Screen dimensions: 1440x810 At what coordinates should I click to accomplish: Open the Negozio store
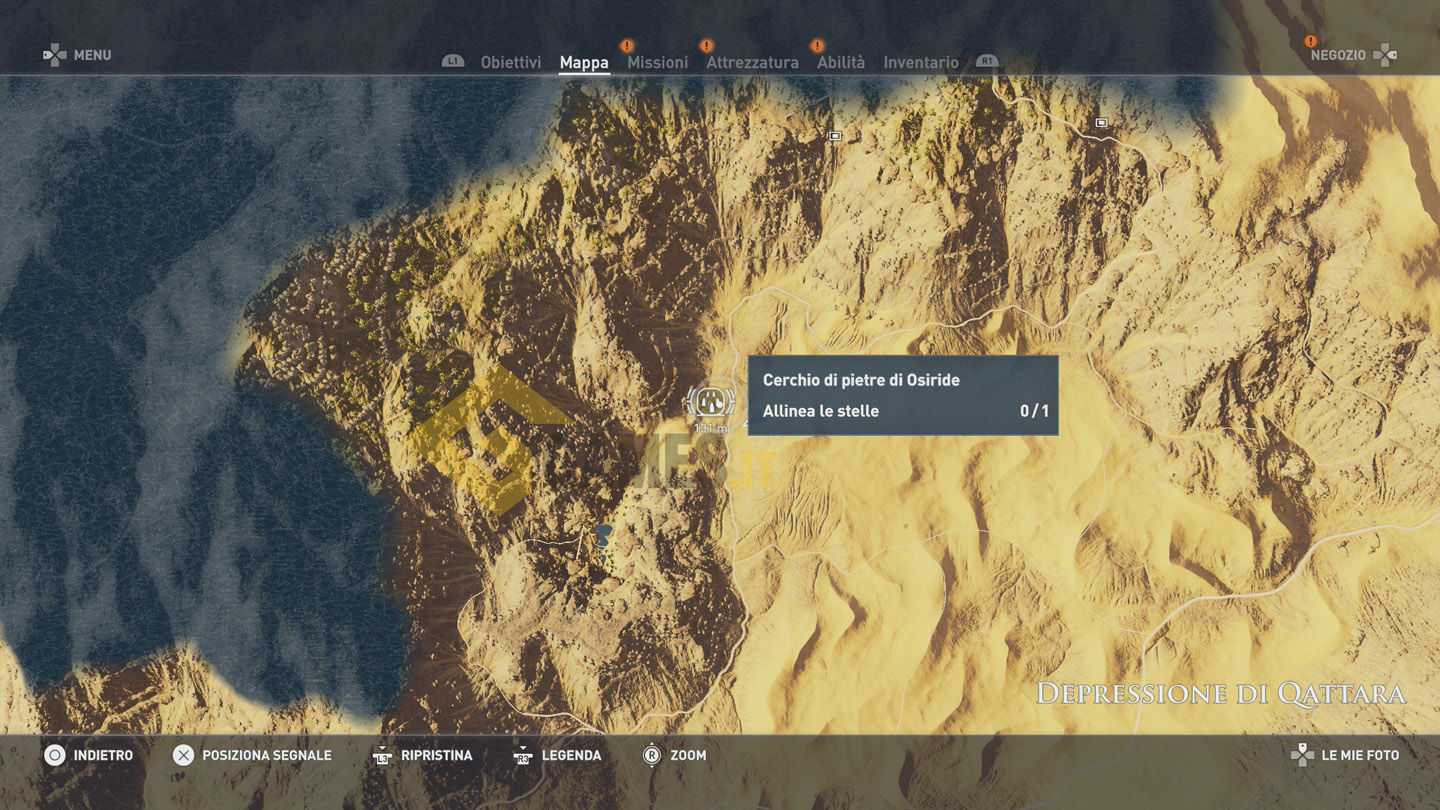pos(1338,55)
